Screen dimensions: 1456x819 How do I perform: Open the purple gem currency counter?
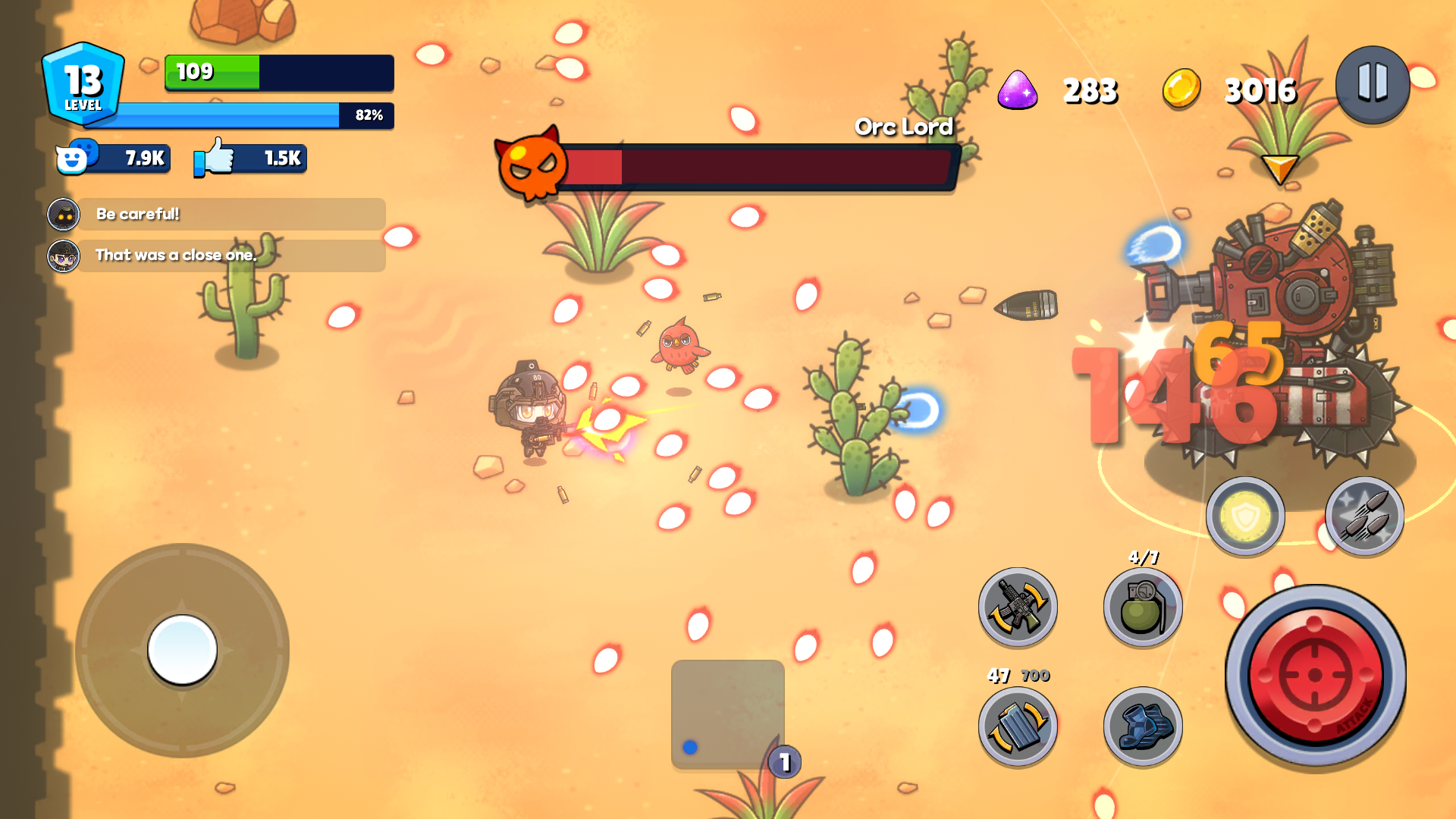coord(1020,89)
